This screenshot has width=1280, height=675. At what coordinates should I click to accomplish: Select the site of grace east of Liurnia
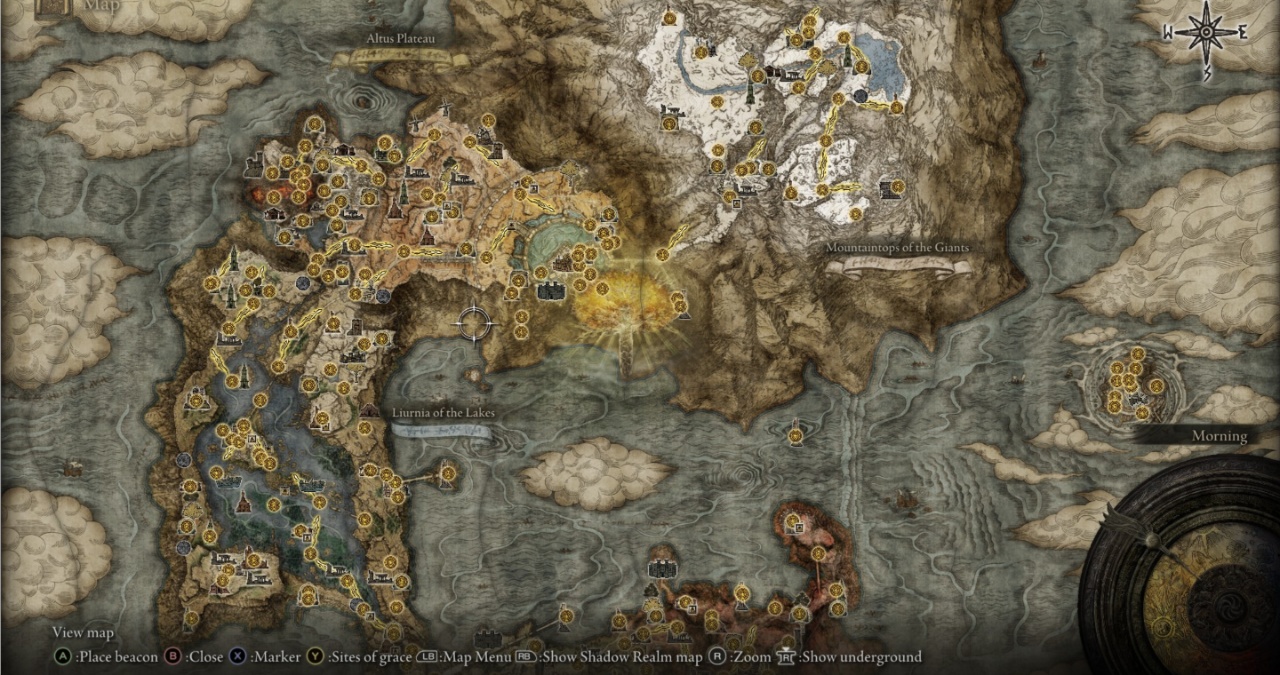(x=448, y=472)
